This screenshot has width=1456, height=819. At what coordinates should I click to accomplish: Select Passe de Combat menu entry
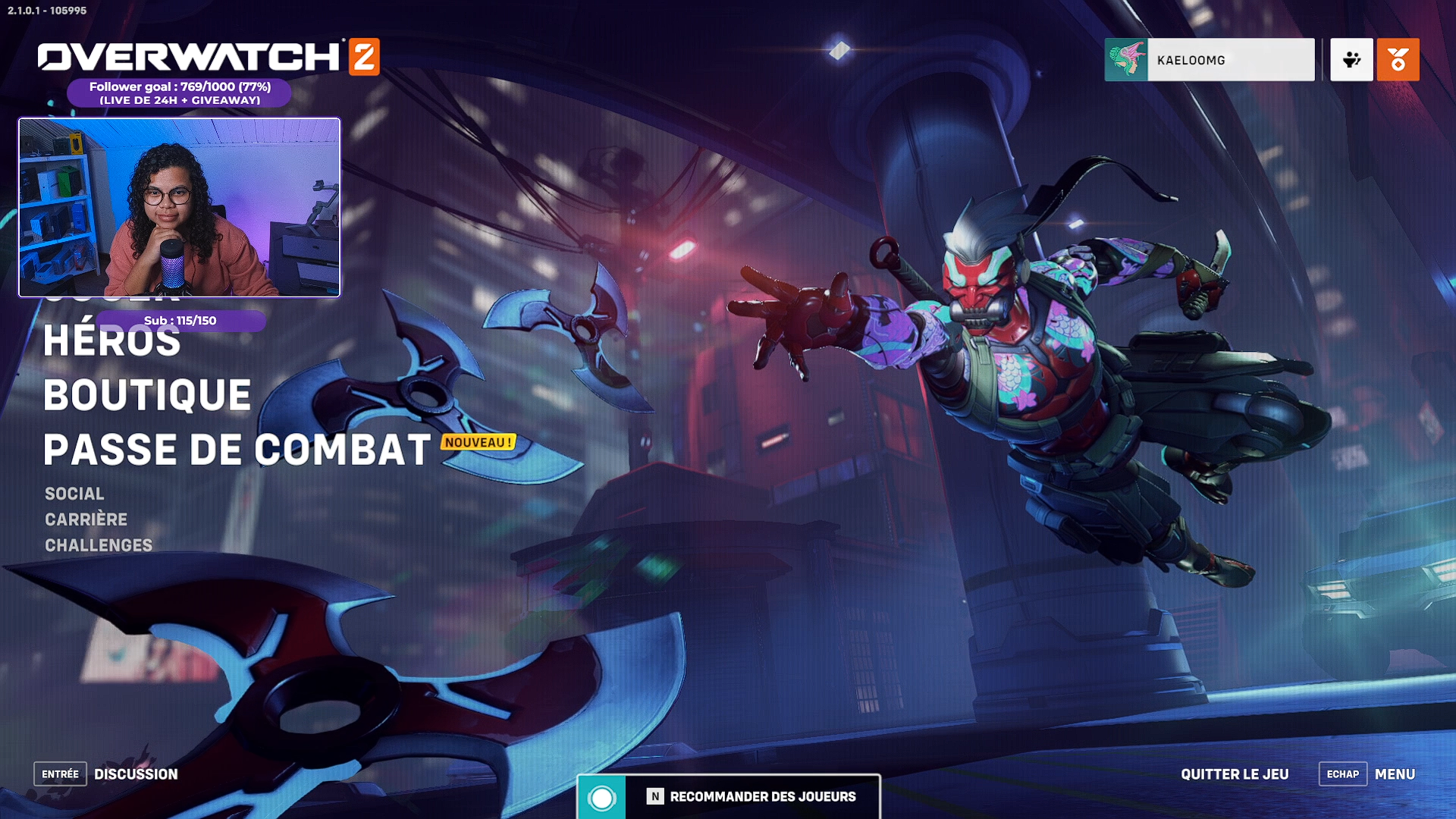[x=237, y=450]
